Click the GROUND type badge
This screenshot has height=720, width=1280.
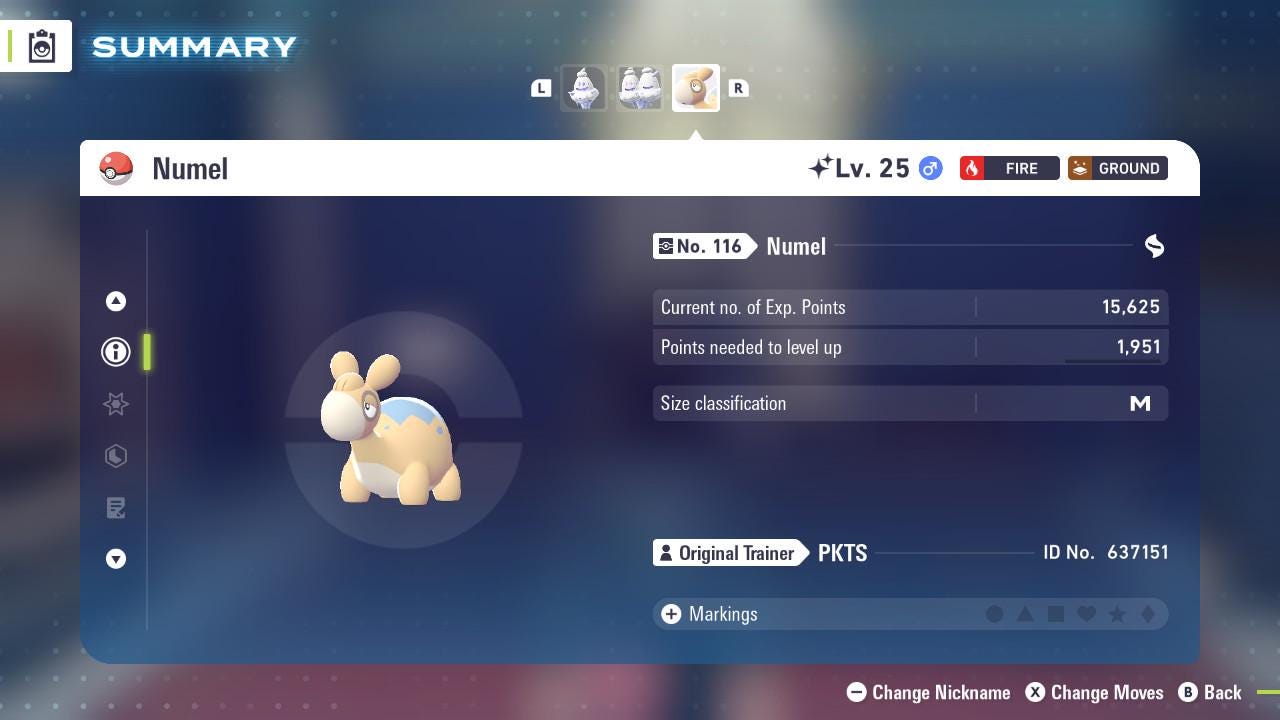point(1117,168)
